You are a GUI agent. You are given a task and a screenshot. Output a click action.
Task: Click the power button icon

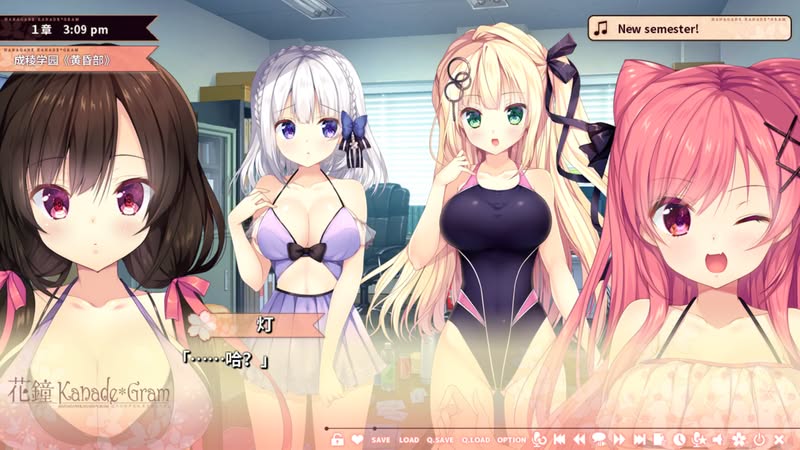(x=759, y=439)
